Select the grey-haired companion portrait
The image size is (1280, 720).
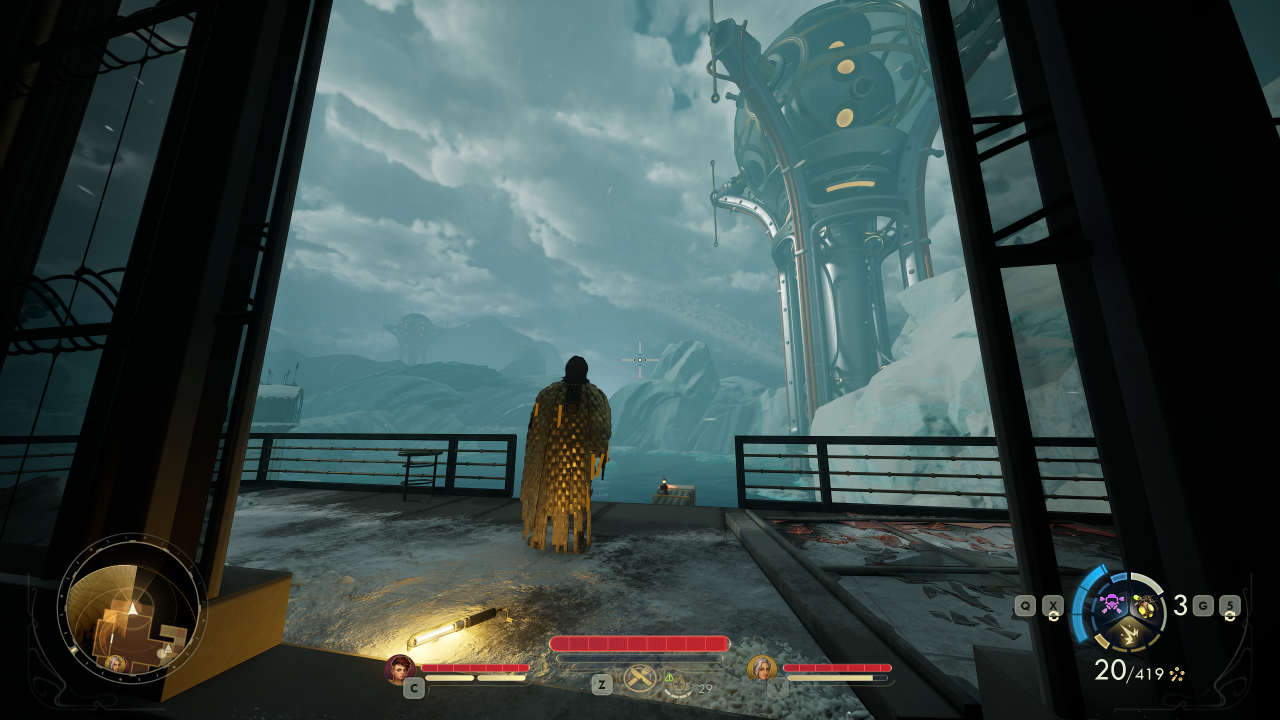click(761, 668)
